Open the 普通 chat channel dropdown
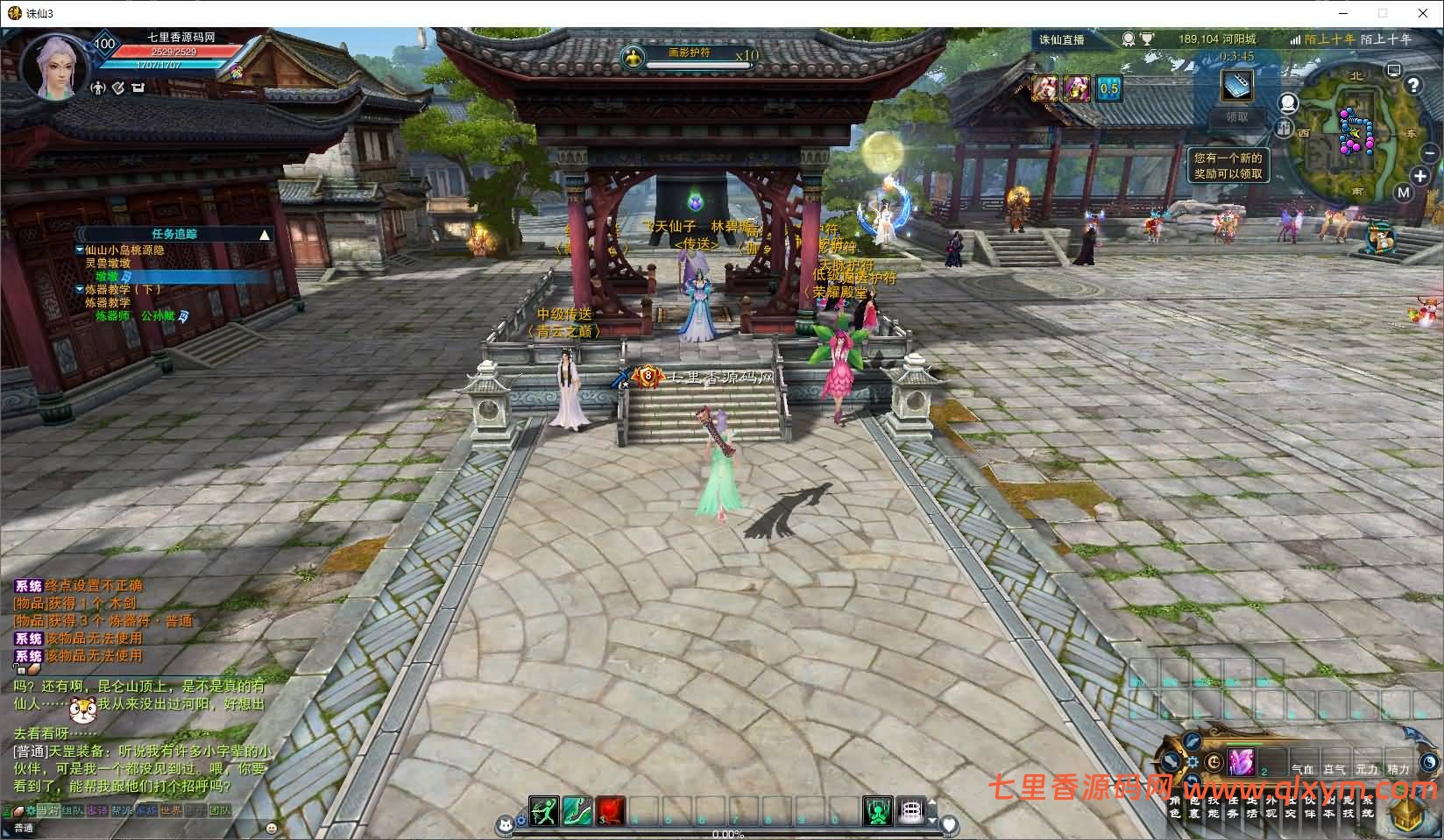The height and width of the screenshot is (840, 1444). [24, 828]
